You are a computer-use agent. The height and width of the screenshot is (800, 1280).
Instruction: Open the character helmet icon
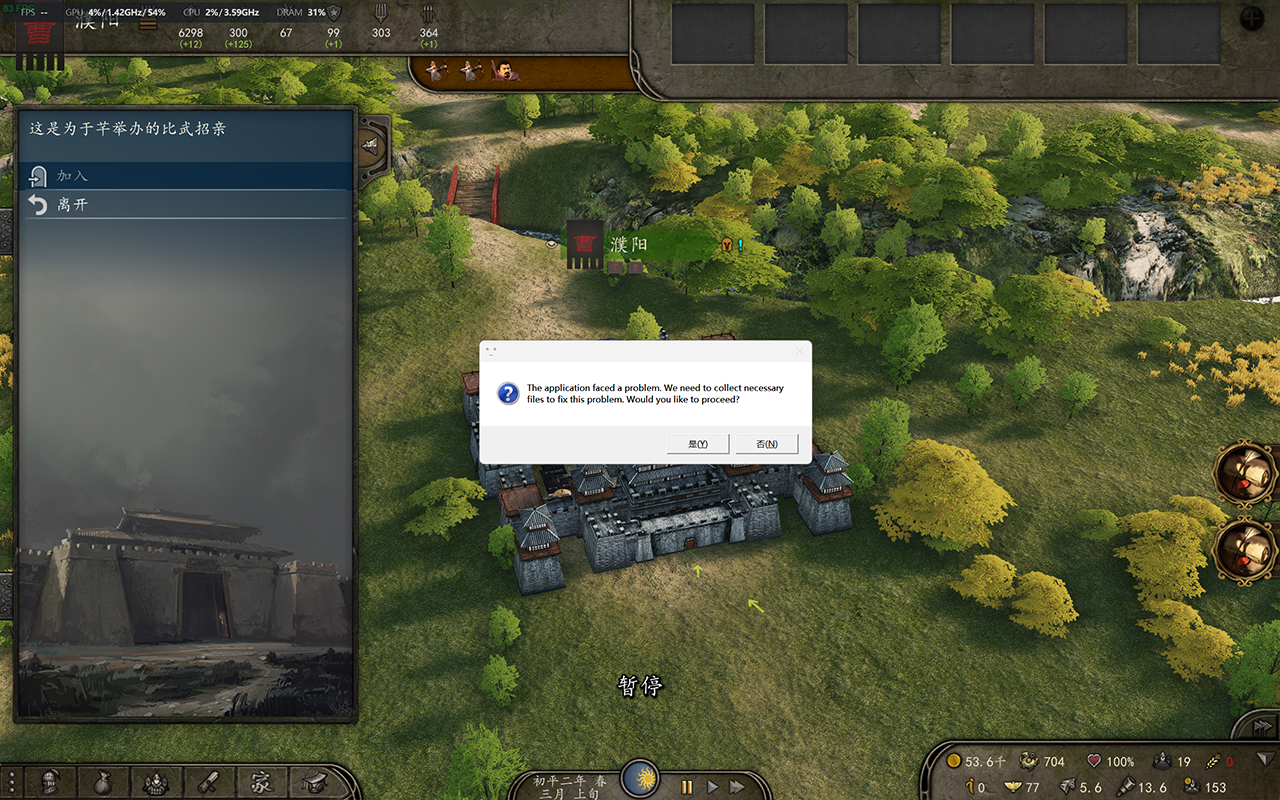pyautogui.click(x=51, y=782)
